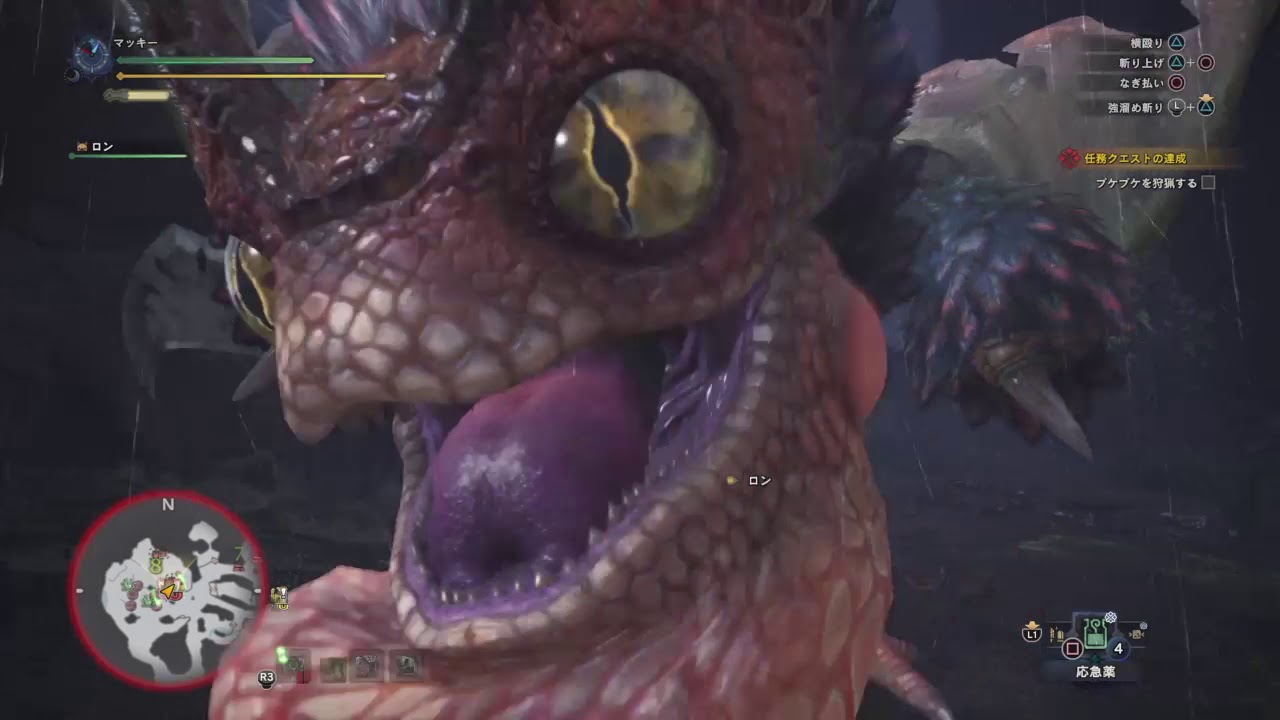Click the R3 button prompt icon near minimap

pos(266,678)
